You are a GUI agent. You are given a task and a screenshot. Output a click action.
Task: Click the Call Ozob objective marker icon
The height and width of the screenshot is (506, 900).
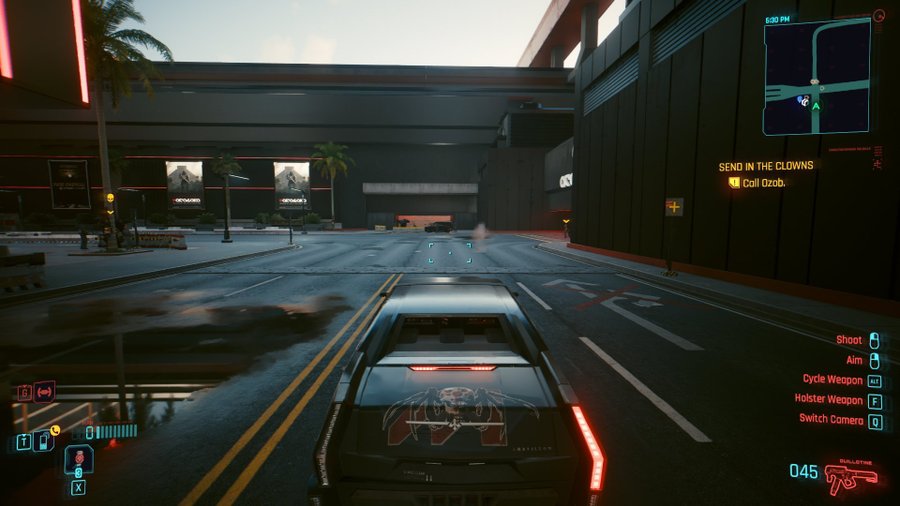click(734, 182)
